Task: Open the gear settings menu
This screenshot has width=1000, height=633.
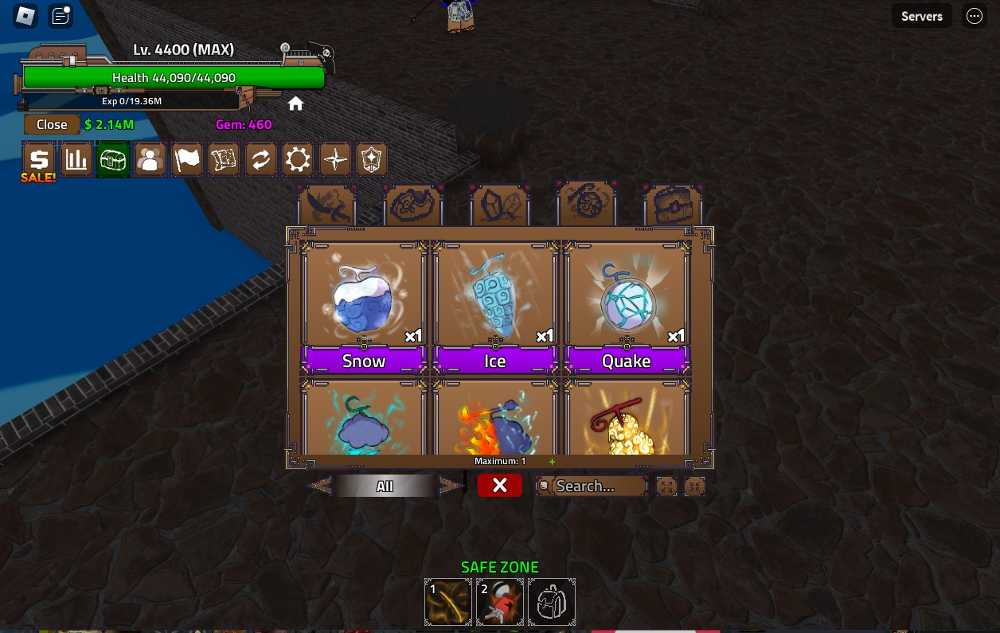Action: click(x=298, y=160)
